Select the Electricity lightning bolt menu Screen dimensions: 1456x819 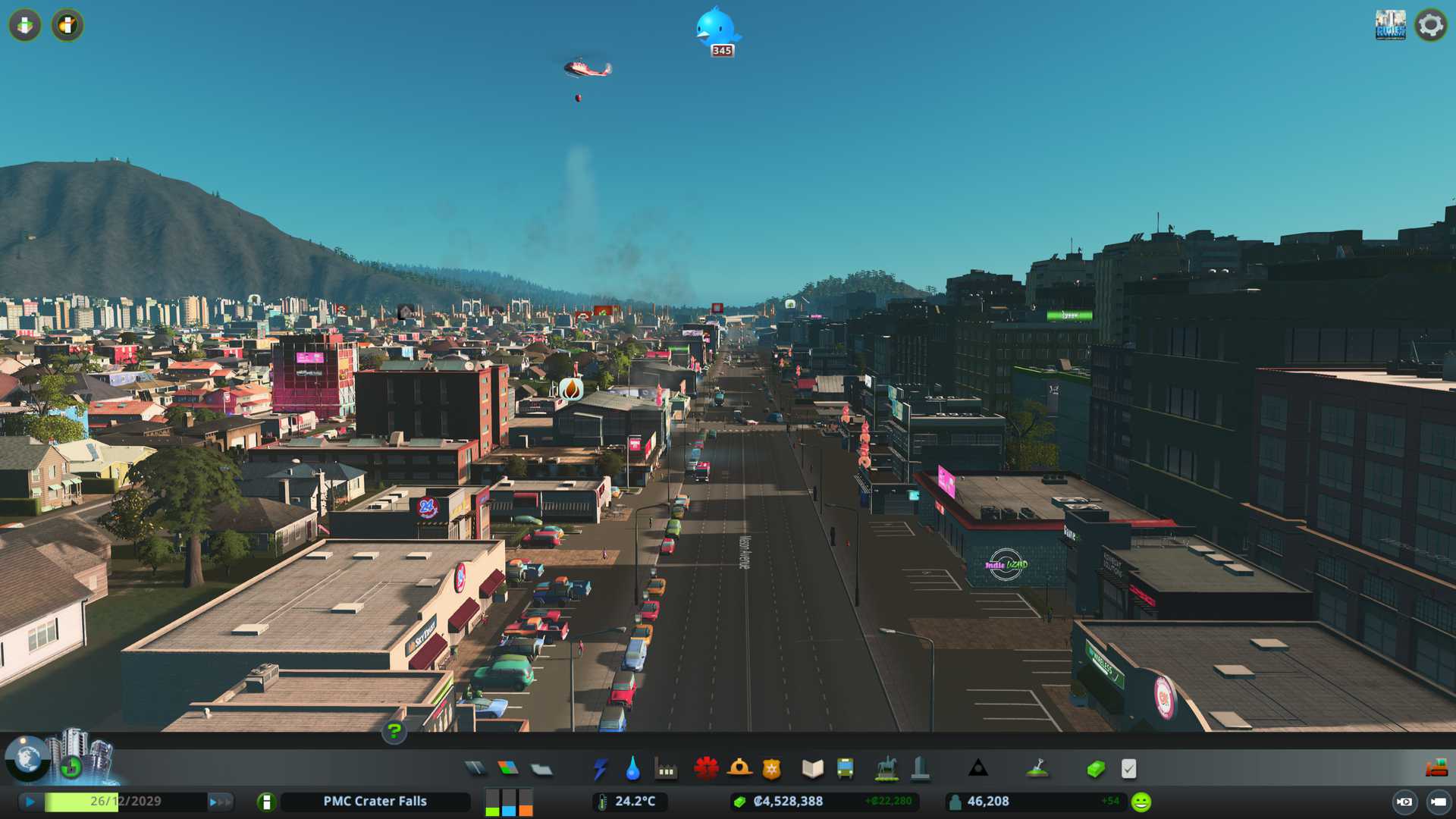point(600,769)
